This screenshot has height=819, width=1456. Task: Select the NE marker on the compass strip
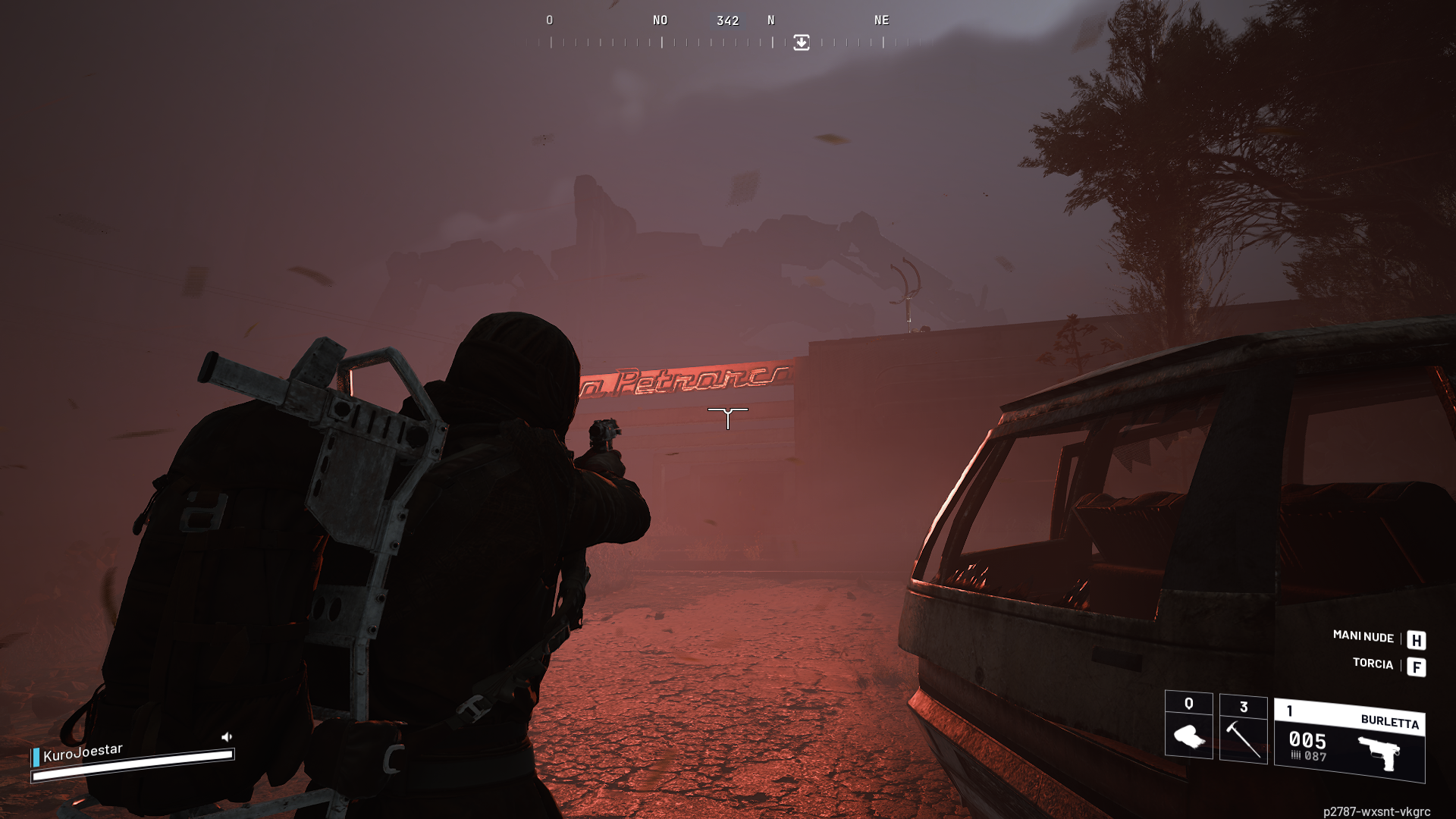[882, 20]
